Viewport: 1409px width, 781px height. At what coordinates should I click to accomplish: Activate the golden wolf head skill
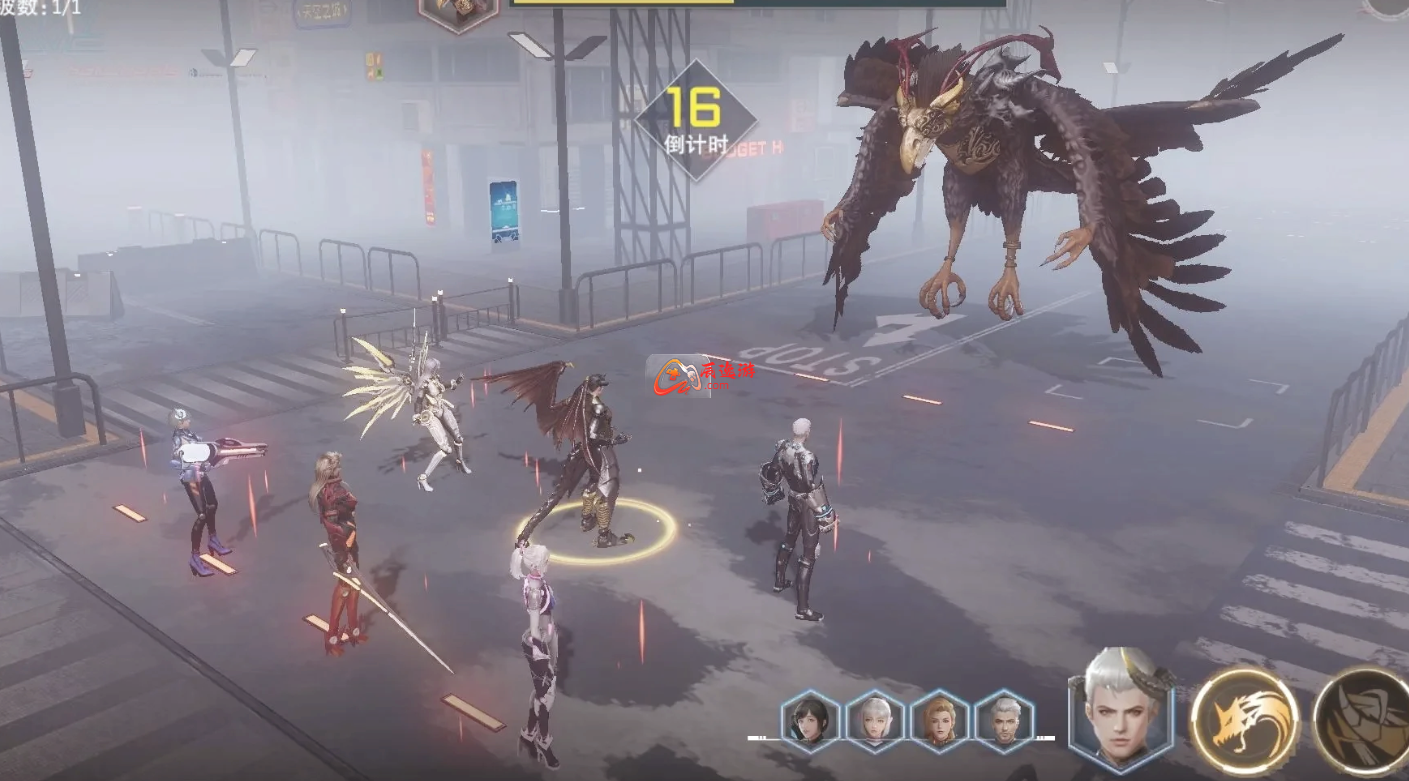(x=1245, y=719)
